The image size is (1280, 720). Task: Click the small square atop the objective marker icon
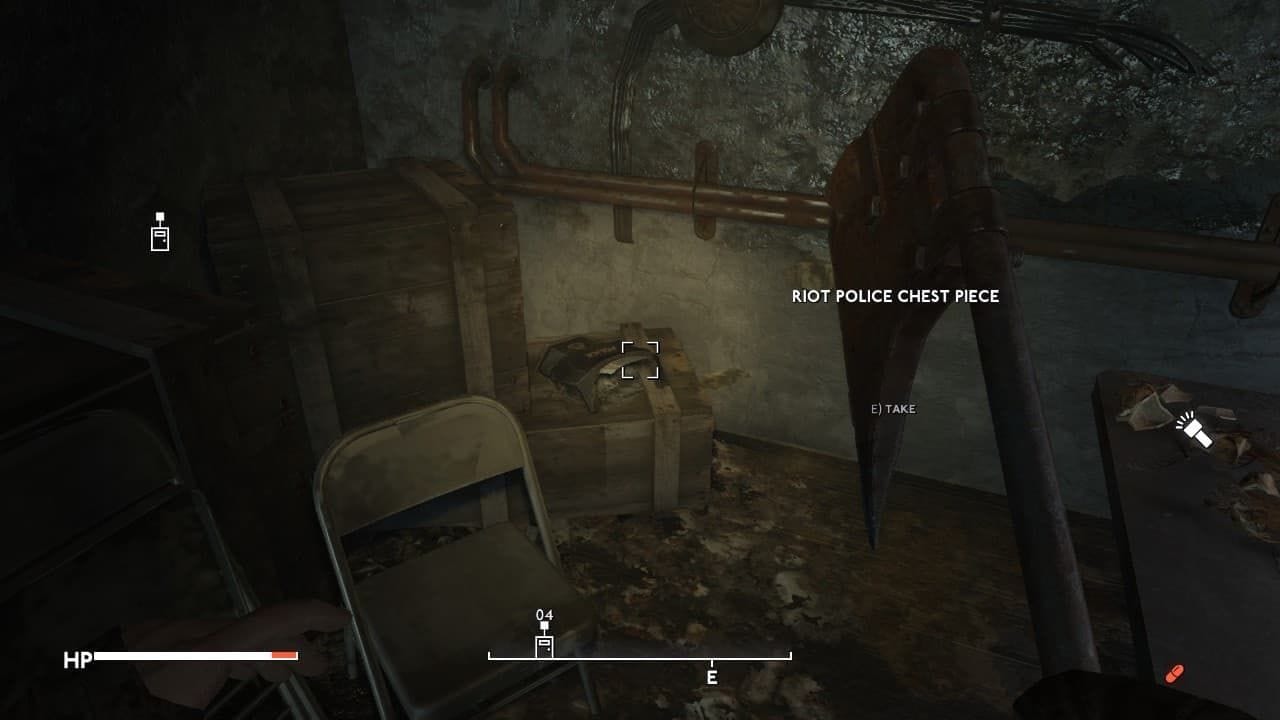click(158, 218)
